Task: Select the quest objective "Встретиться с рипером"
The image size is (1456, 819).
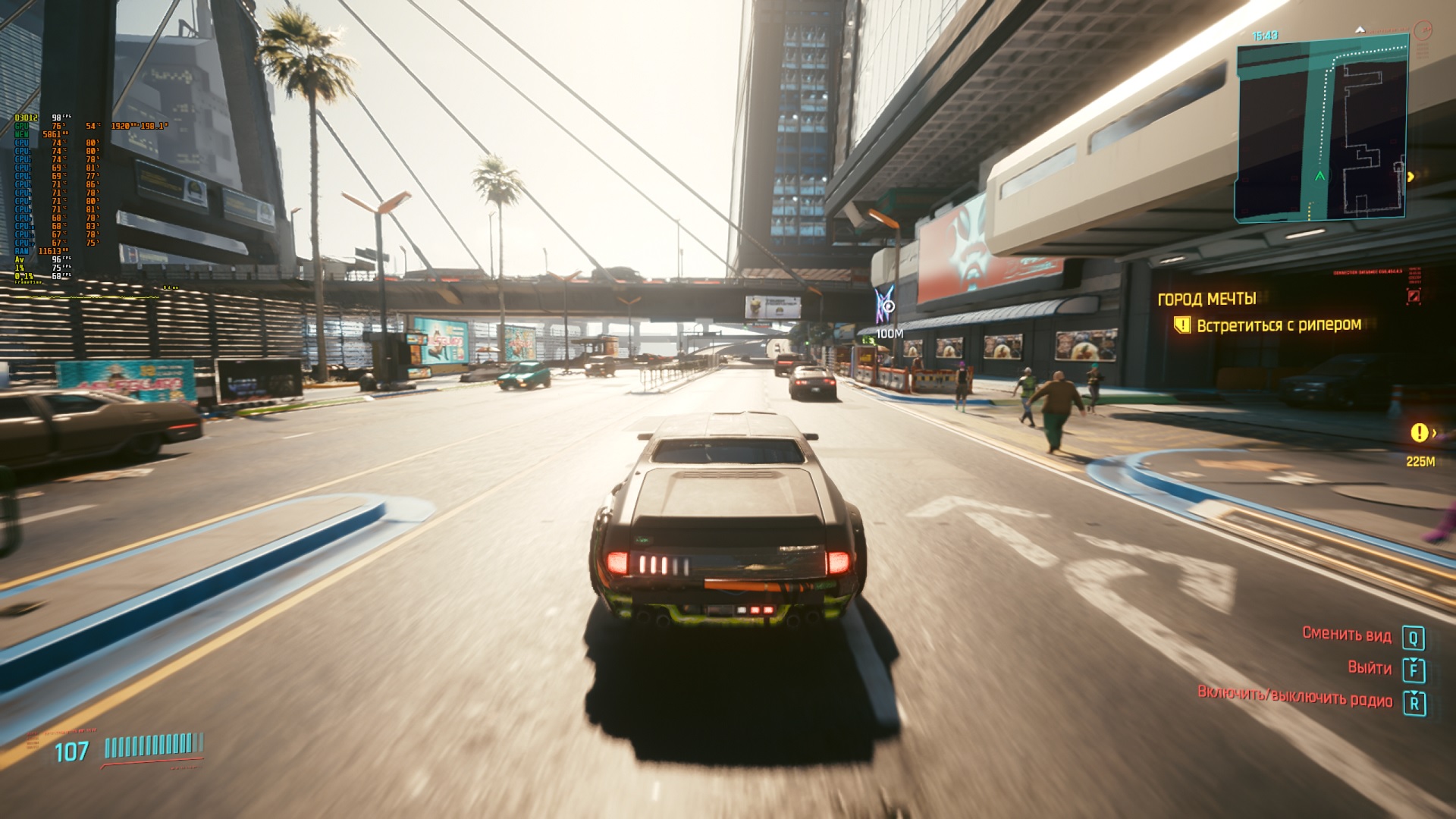Action: 1279,325
